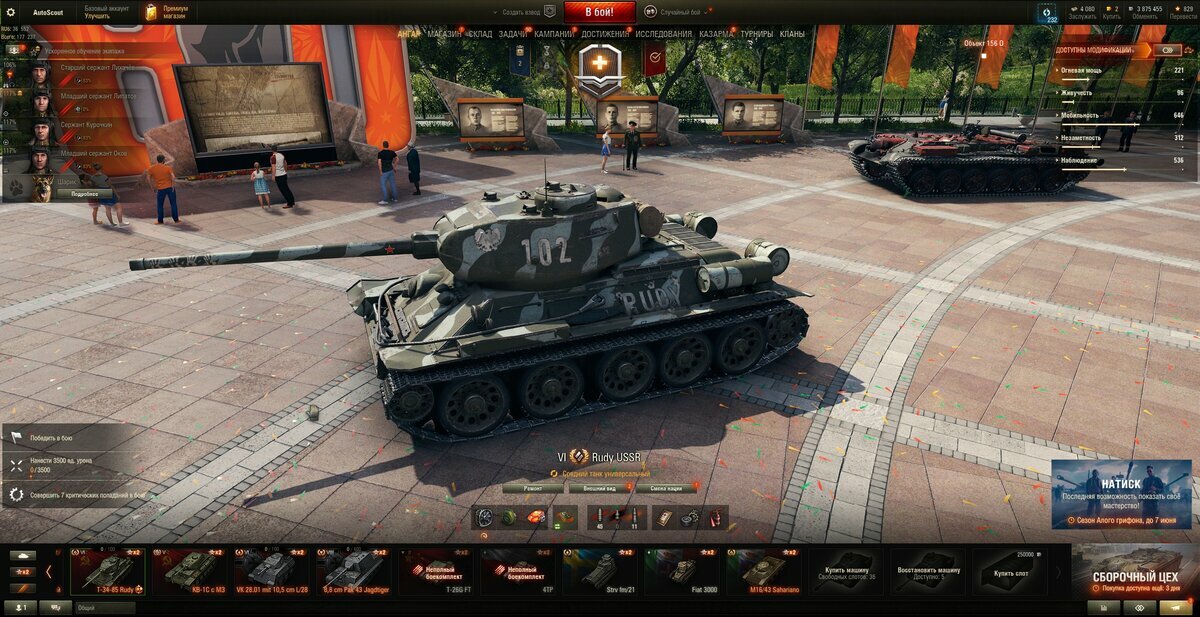
Task: Click the Ремонт button under the tank
Action: point(533,488)
